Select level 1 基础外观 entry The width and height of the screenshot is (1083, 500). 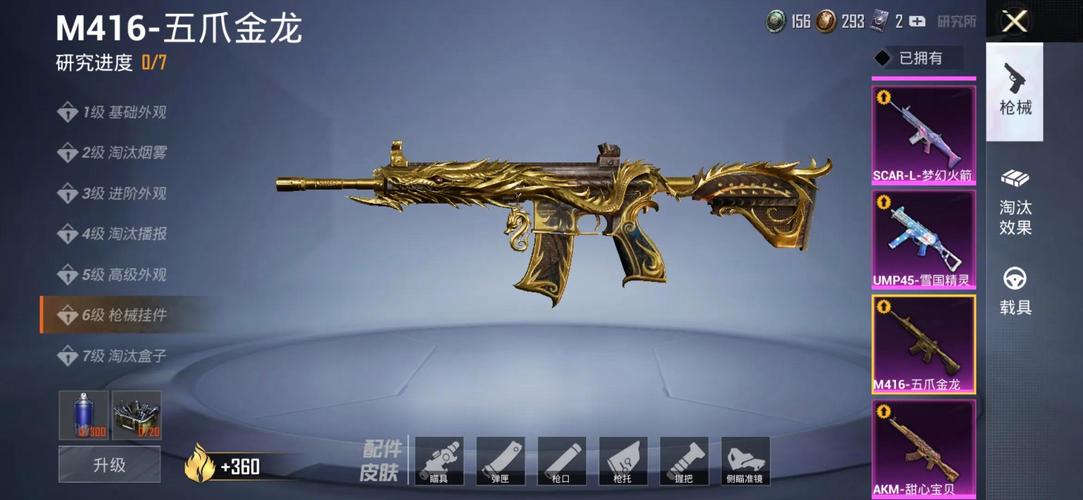pyautogui.click(x=113, y=113)
